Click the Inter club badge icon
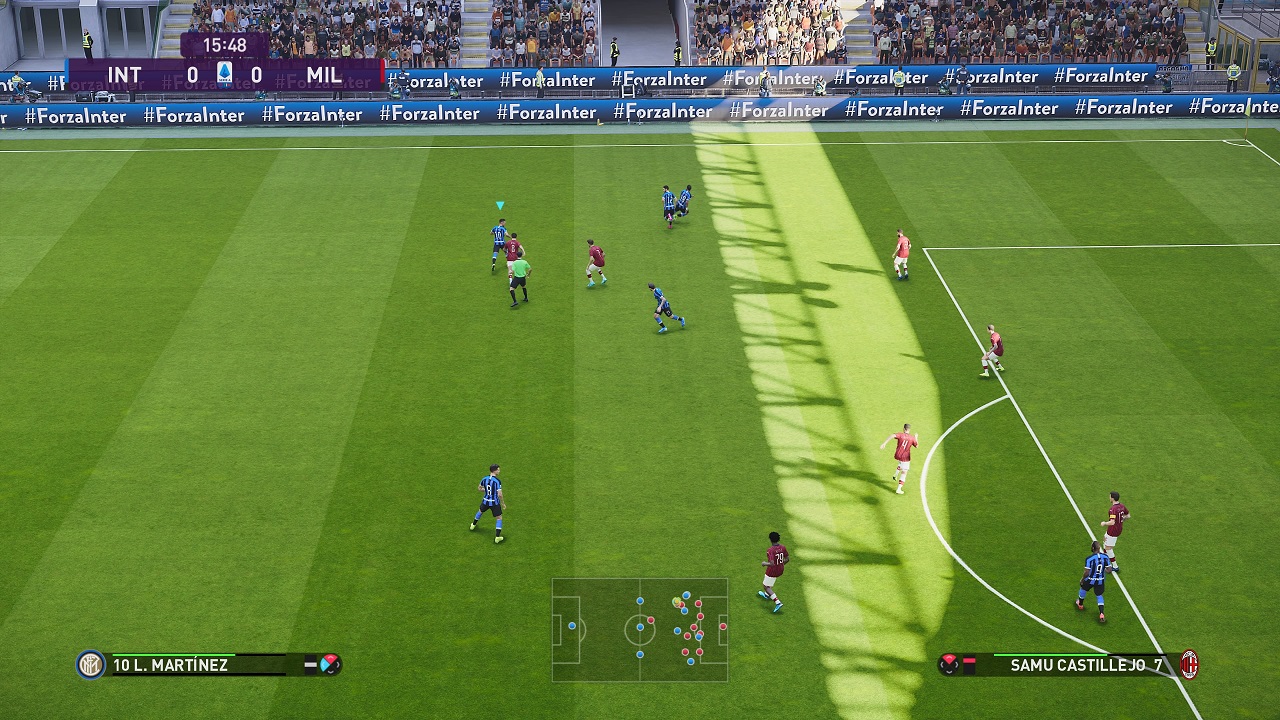The image size is (1280, 720). [x=91, y=665]
